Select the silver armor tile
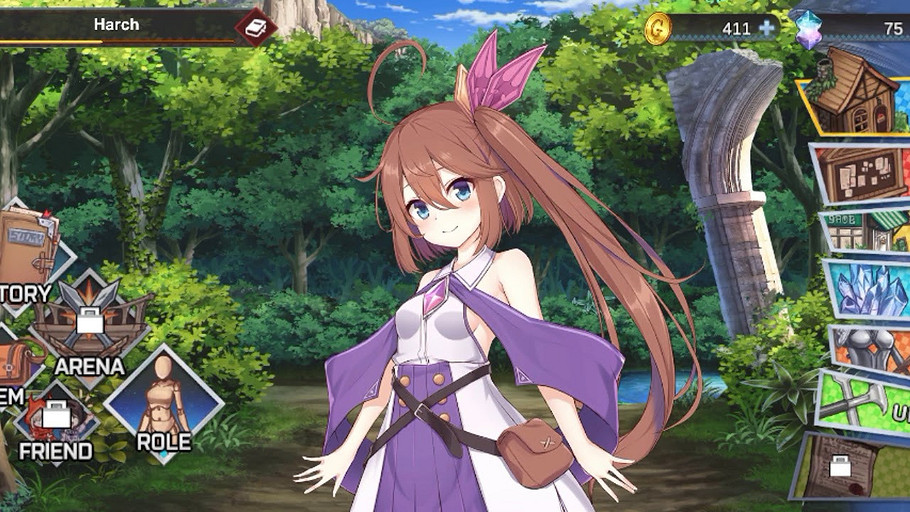 [872, 350]
